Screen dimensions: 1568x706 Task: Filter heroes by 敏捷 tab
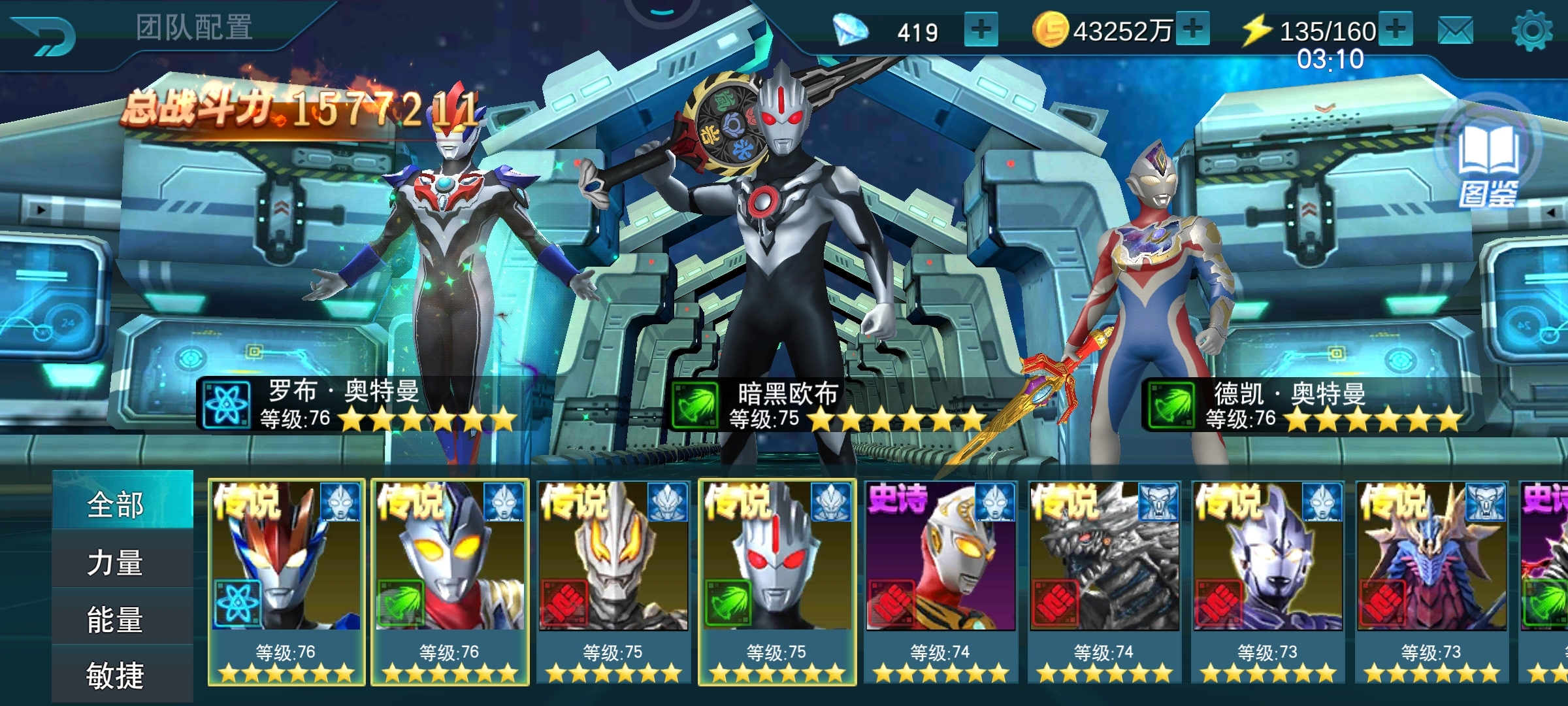123,675
